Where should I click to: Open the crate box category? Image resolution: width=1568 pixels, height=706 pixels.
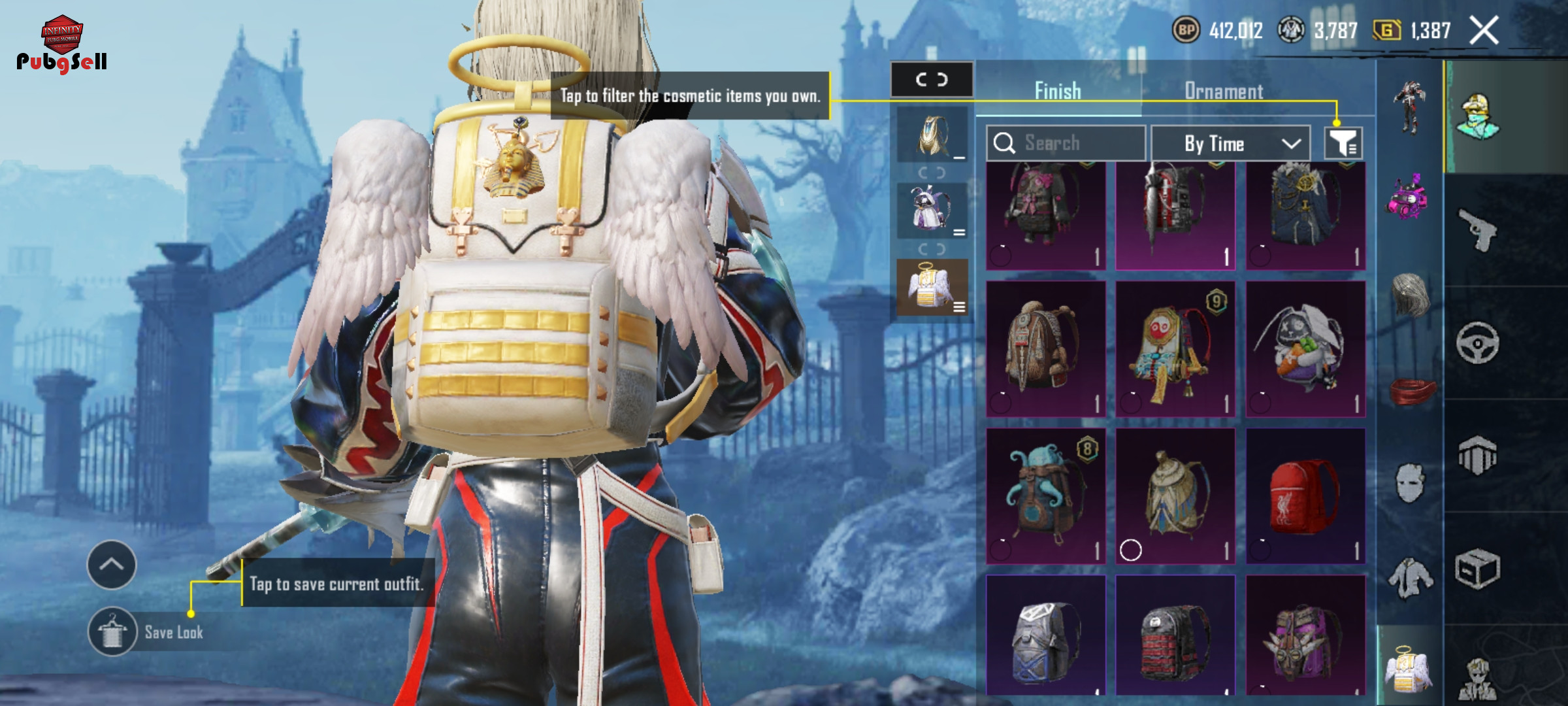(x=1478, y=569)
